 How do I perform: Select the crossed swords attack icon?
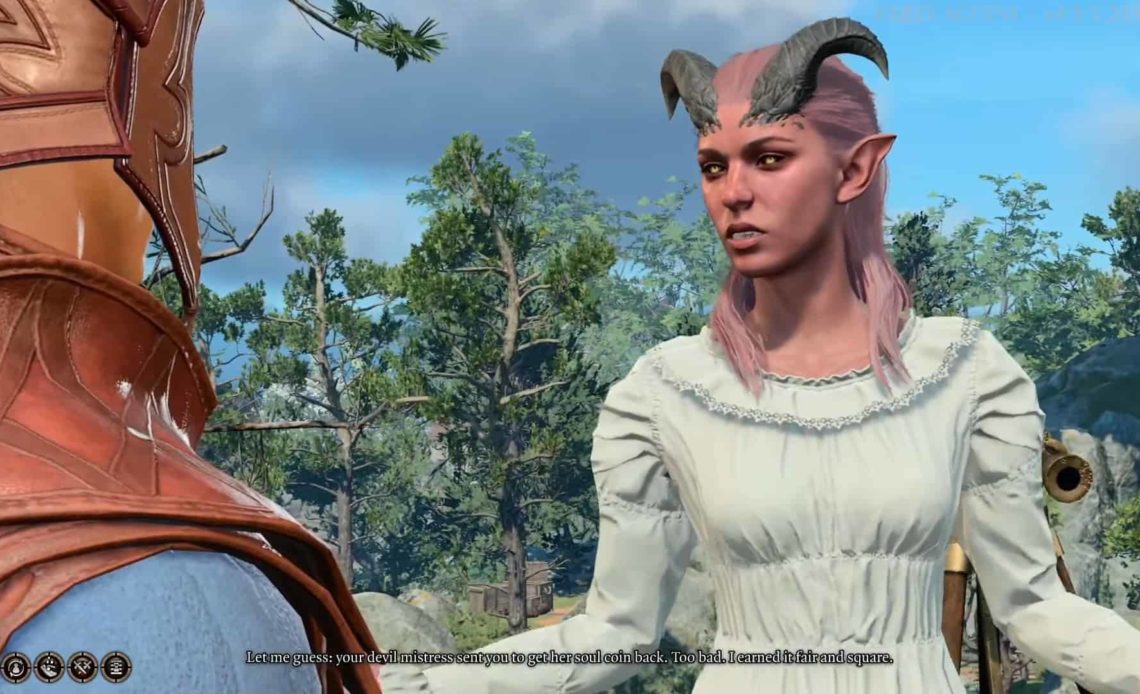tap(83, 666)
